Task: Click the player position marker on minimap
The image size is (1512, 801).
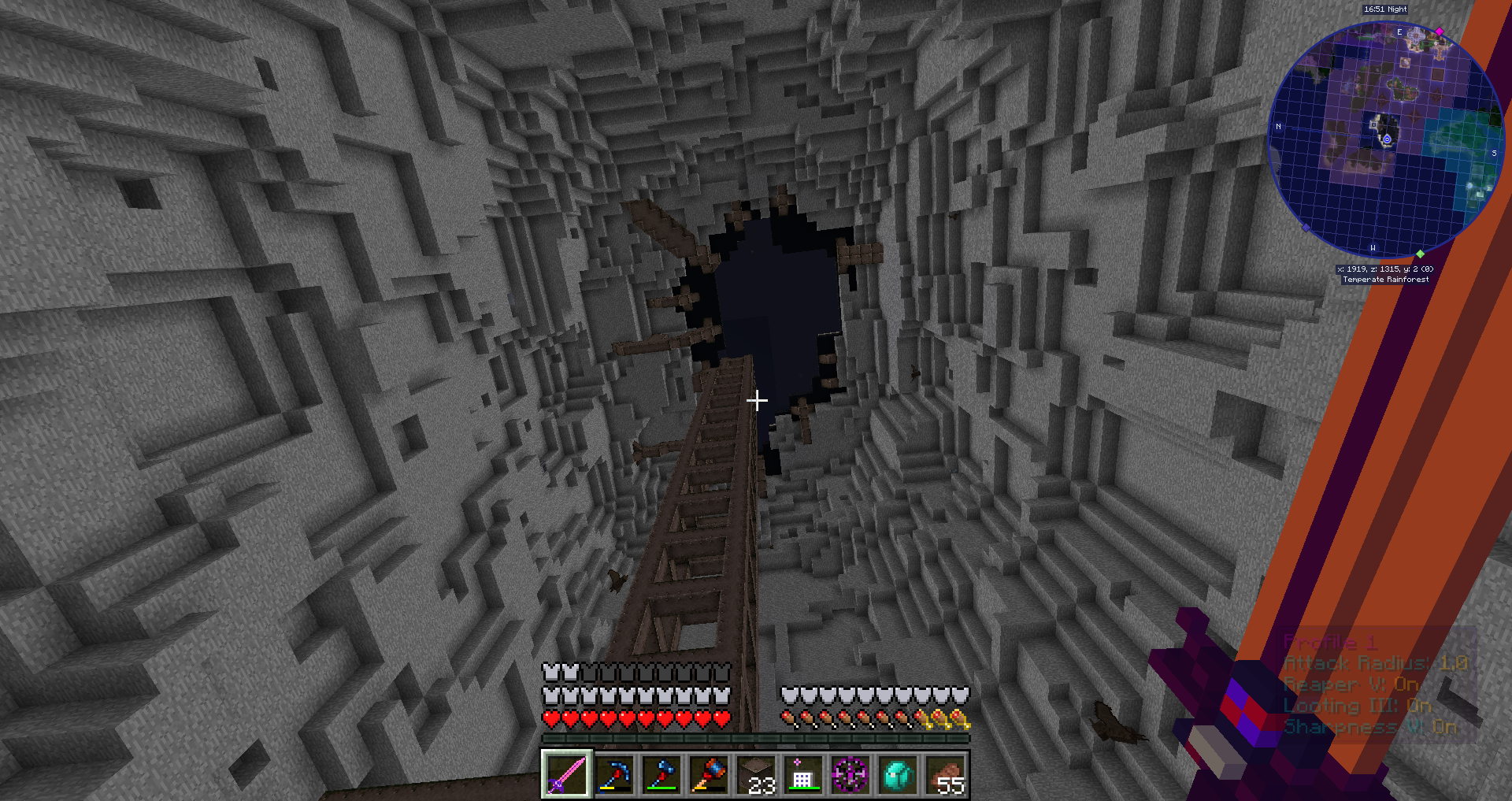Action: (1387, 139)
